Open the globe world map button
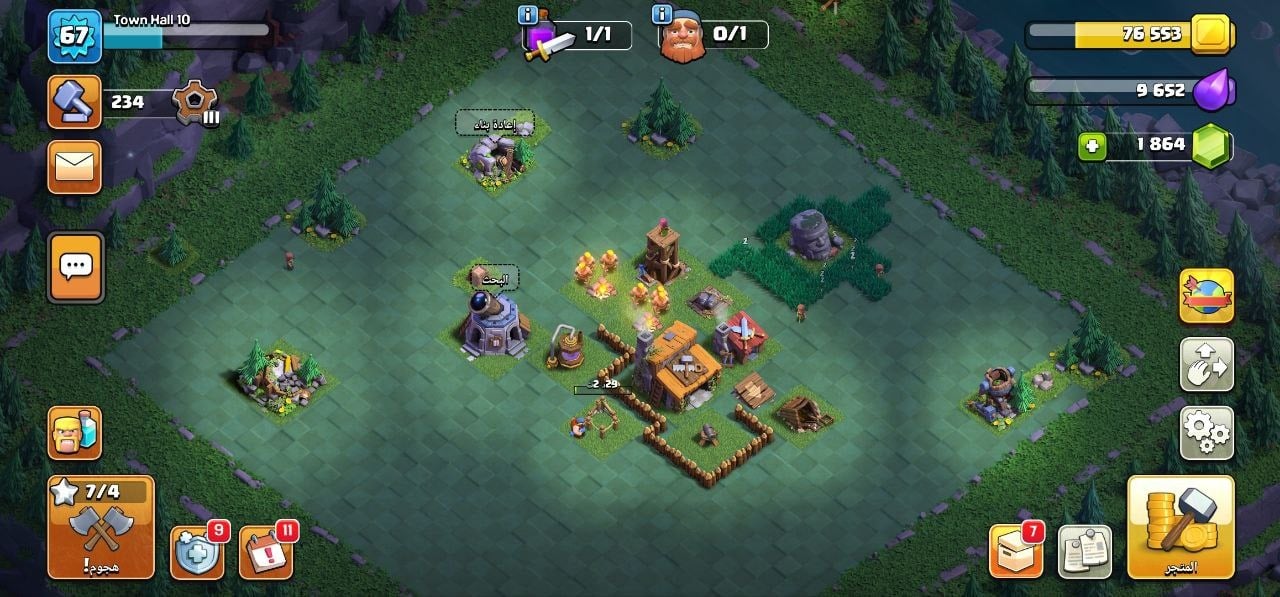This screenshot has height=597, width=1280. 1206,296
